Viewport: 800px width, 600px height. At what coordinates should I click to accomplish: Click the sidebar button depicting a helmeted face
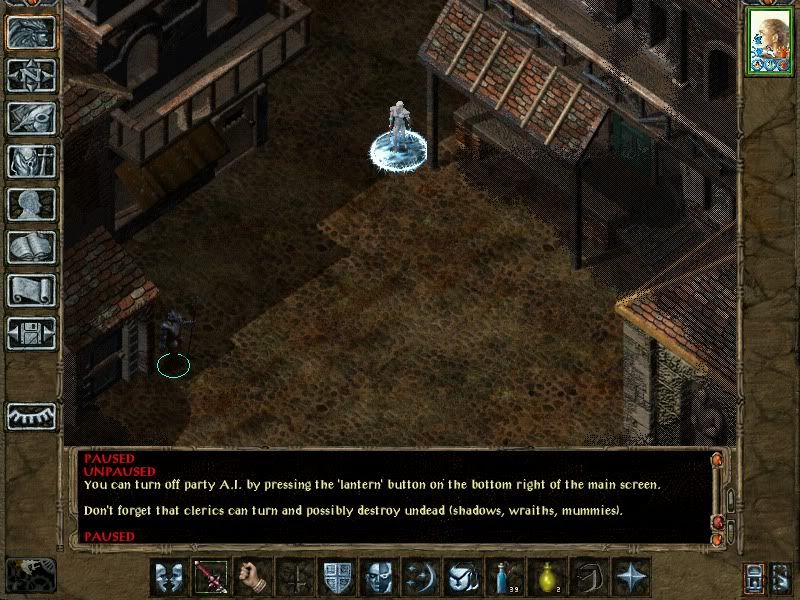coord(31,32)
